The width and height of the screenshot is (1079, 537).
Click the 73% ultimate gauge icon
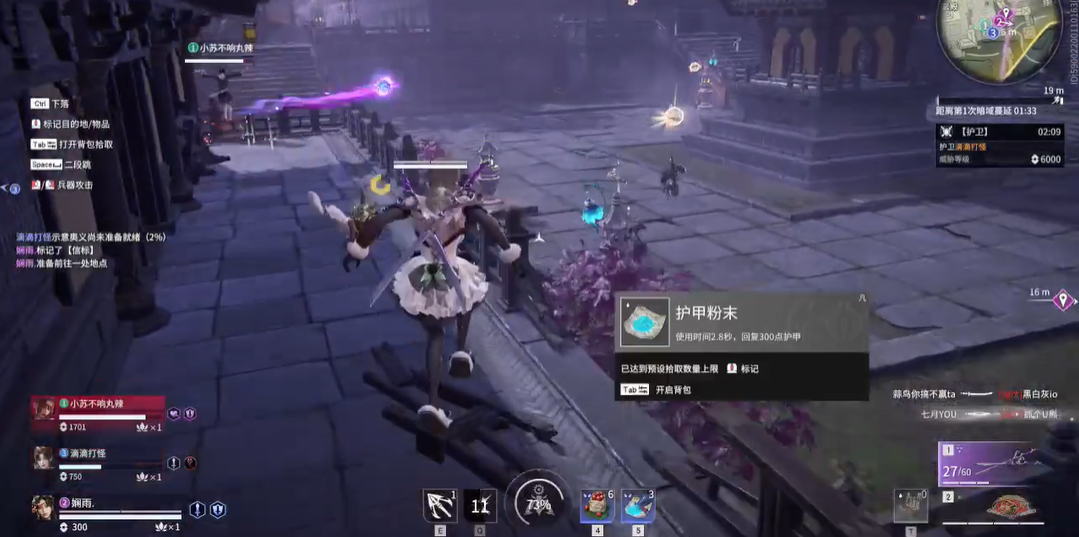click(538, 503)
